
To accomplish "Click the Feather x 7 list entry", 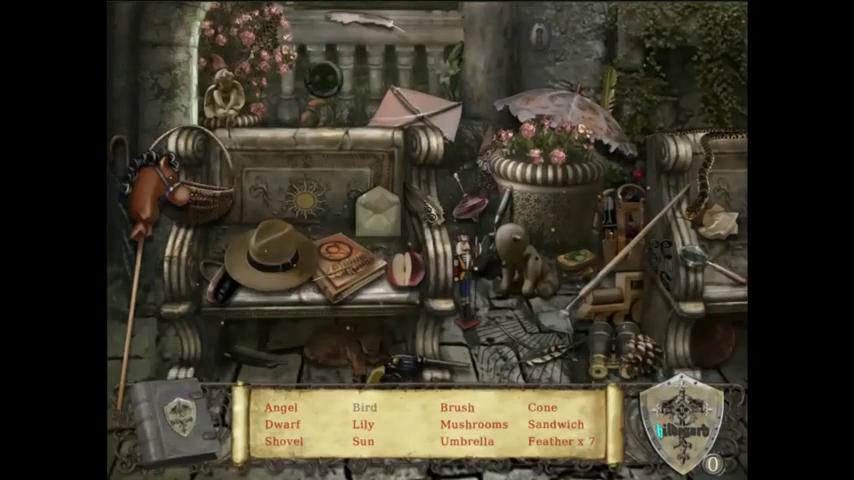I will coord(561,442).
